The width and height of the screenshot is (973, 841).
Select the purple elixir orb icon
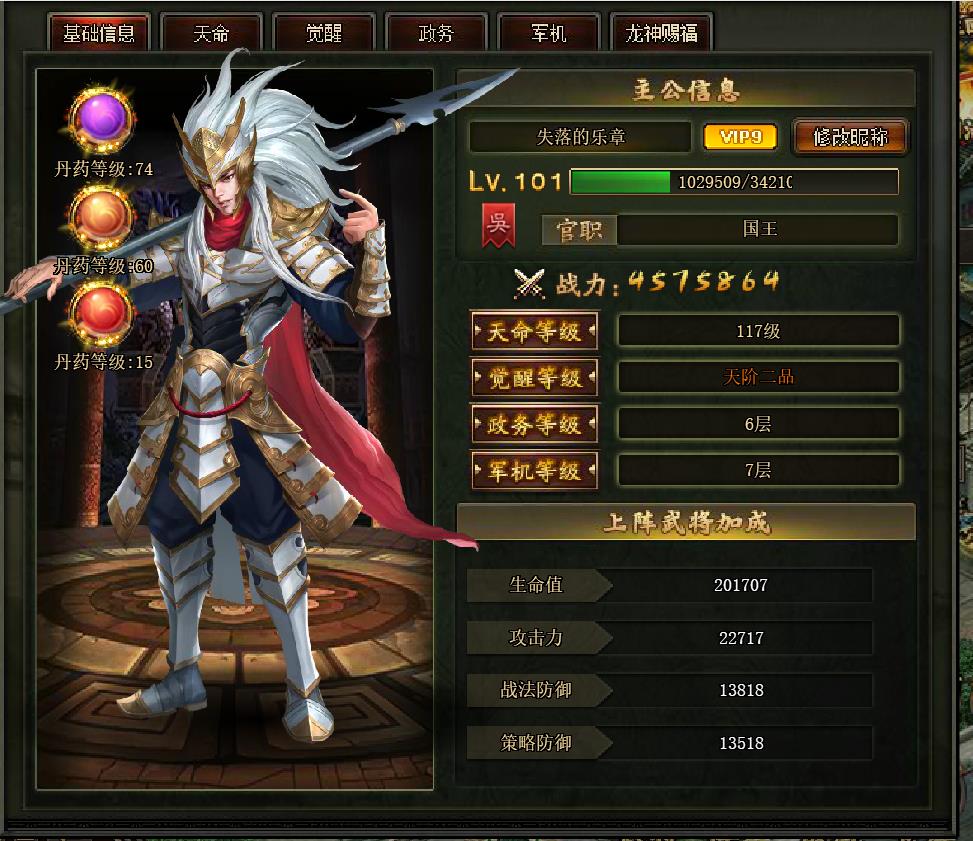point(102,120)
